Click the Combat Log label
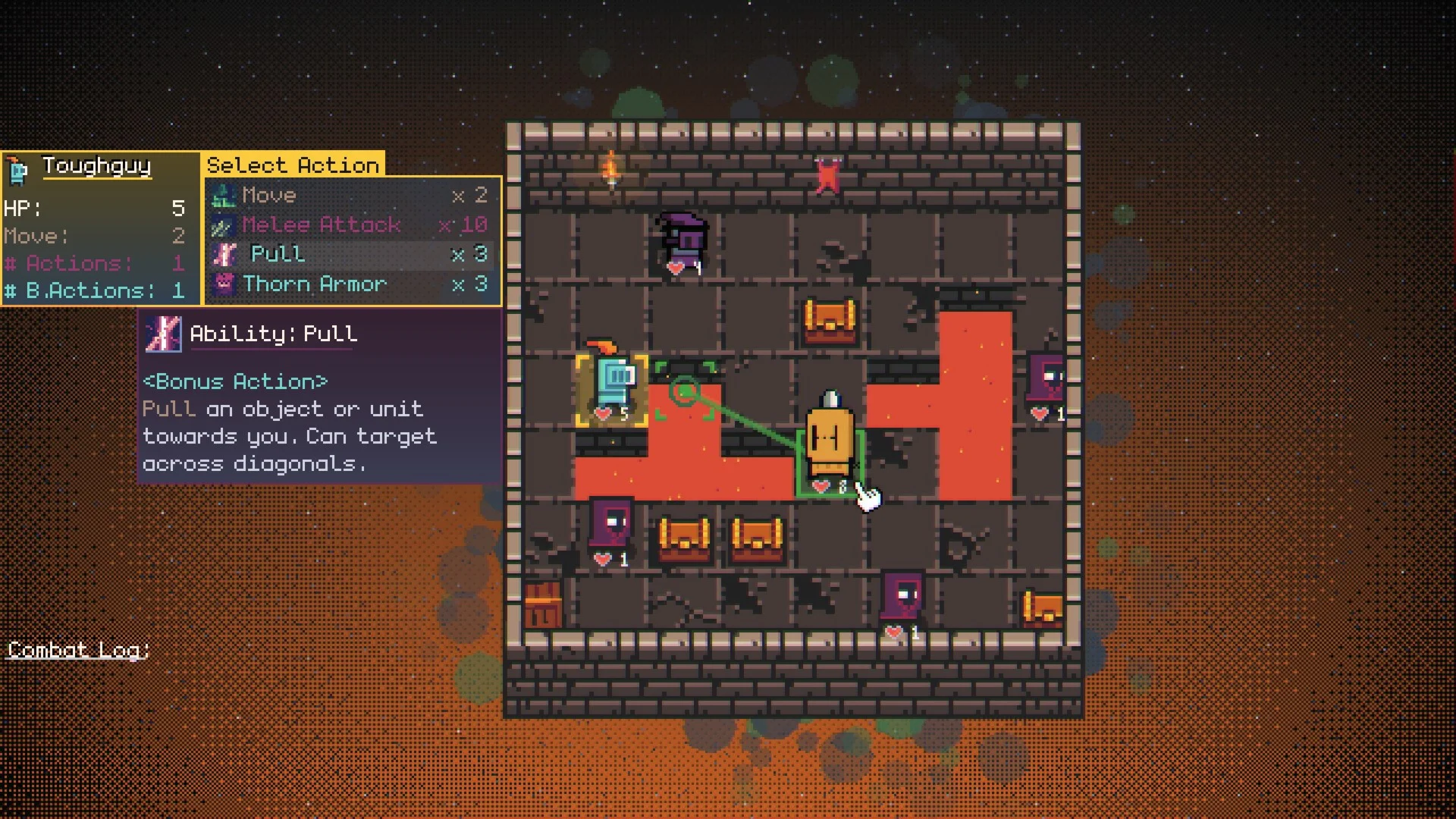Viewport: 1456px width, 819px height. [78, 651]
